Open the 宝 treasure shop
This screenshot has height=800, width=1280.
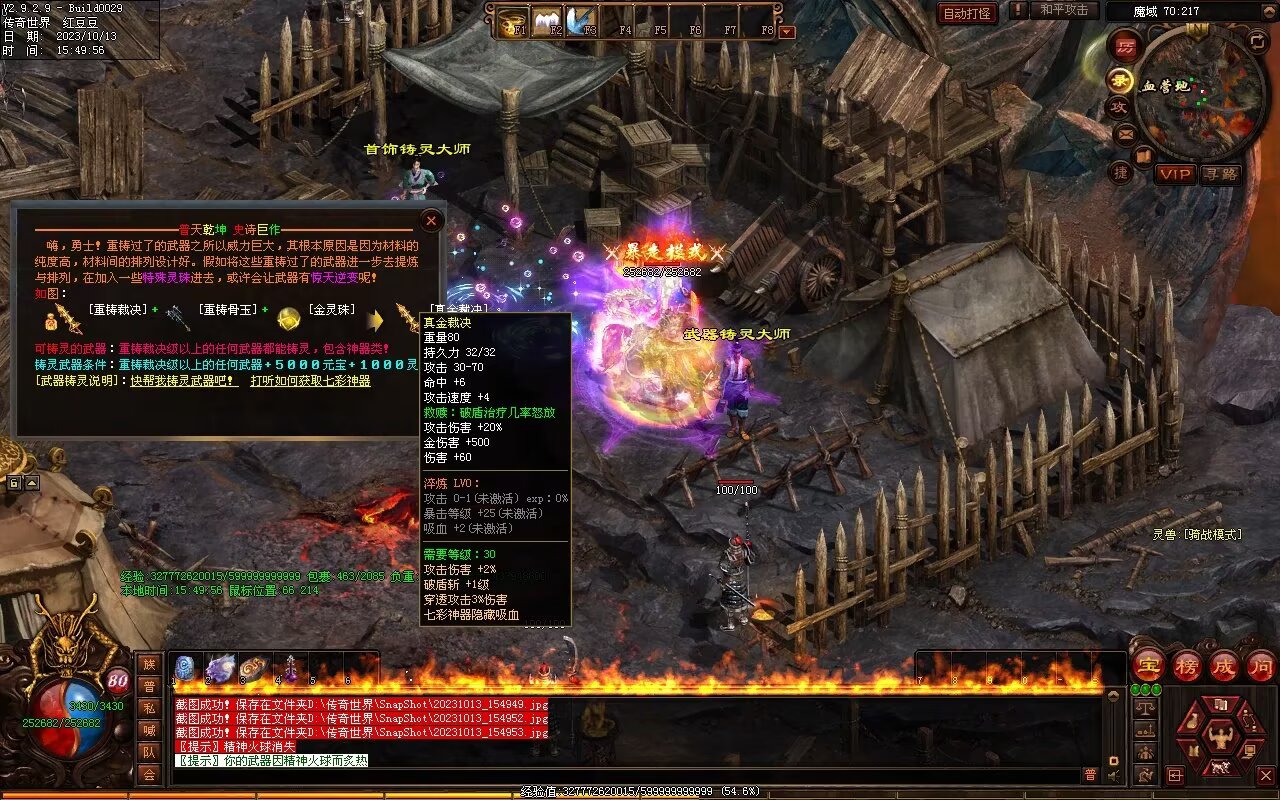click(x=1149, y=665)
